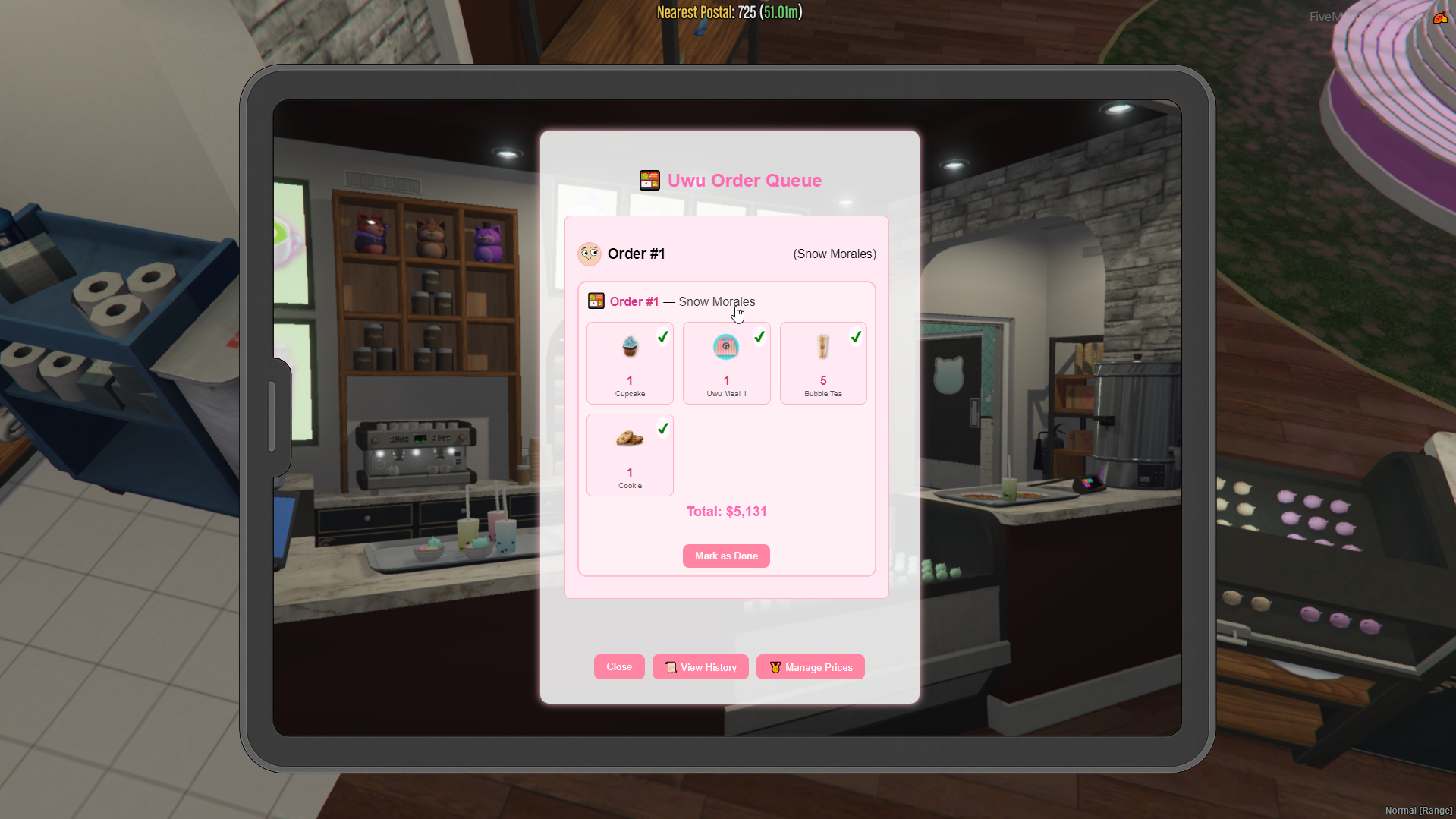Viewport: 1456px width, 819px height.
Task: Click the medal icon on Manage Prices button
Action: (775, 666)
